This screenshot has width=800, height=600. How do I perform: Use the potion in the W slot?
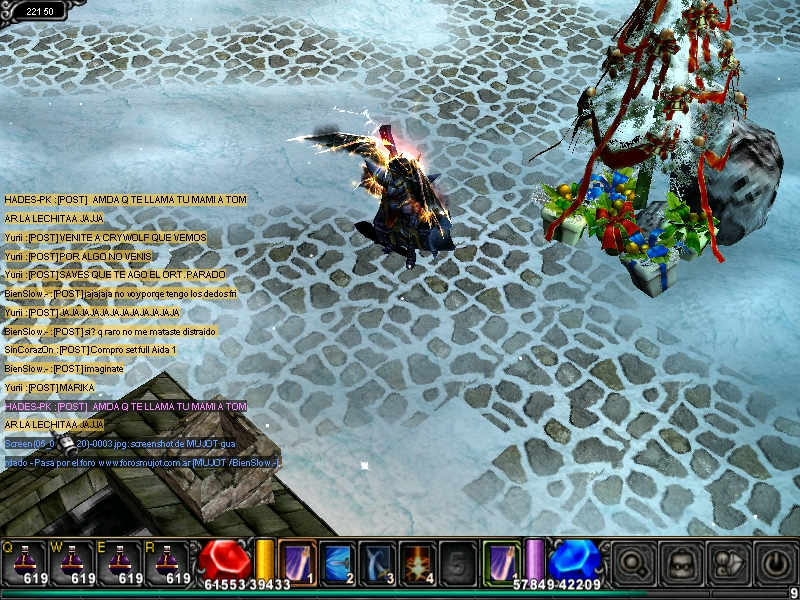74,560
